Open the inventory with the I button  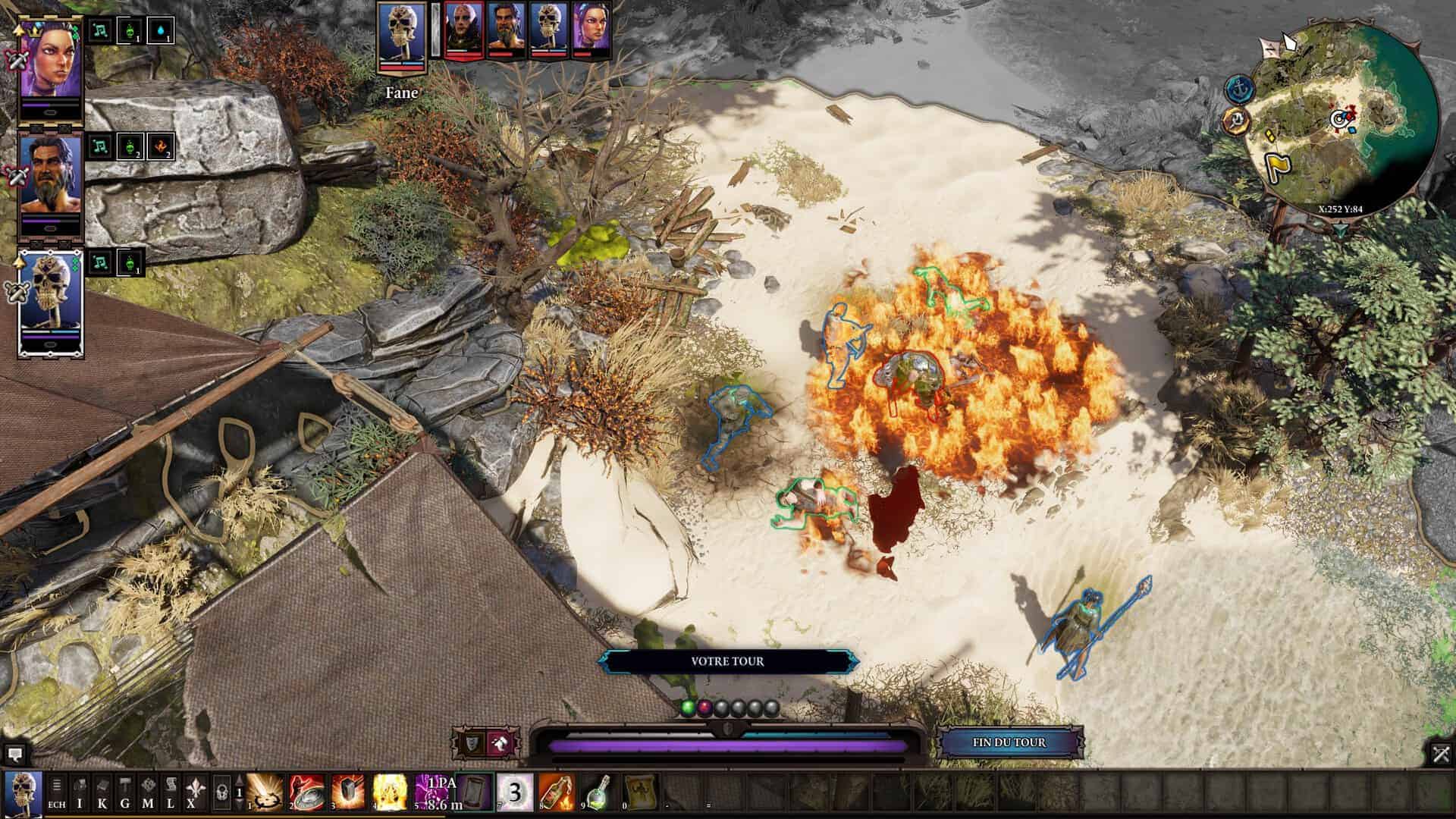click(x=80, y=792)
